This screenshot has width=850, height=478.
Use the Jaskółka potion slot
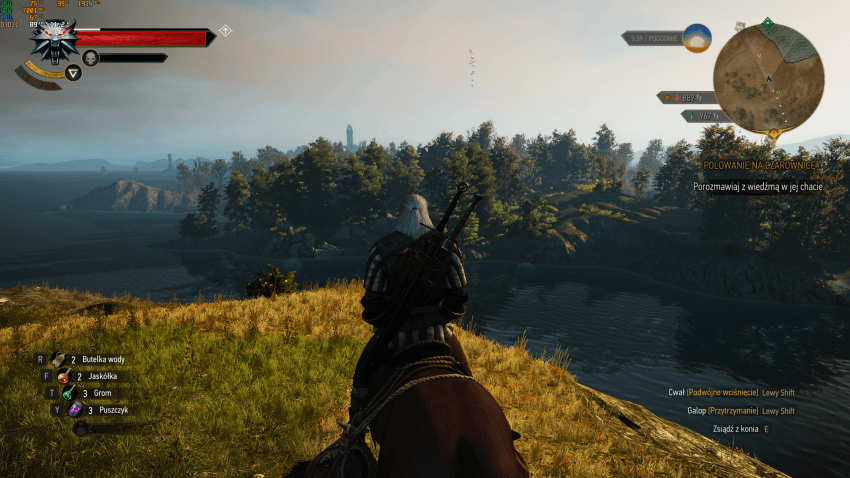click(x=63, y=376)
